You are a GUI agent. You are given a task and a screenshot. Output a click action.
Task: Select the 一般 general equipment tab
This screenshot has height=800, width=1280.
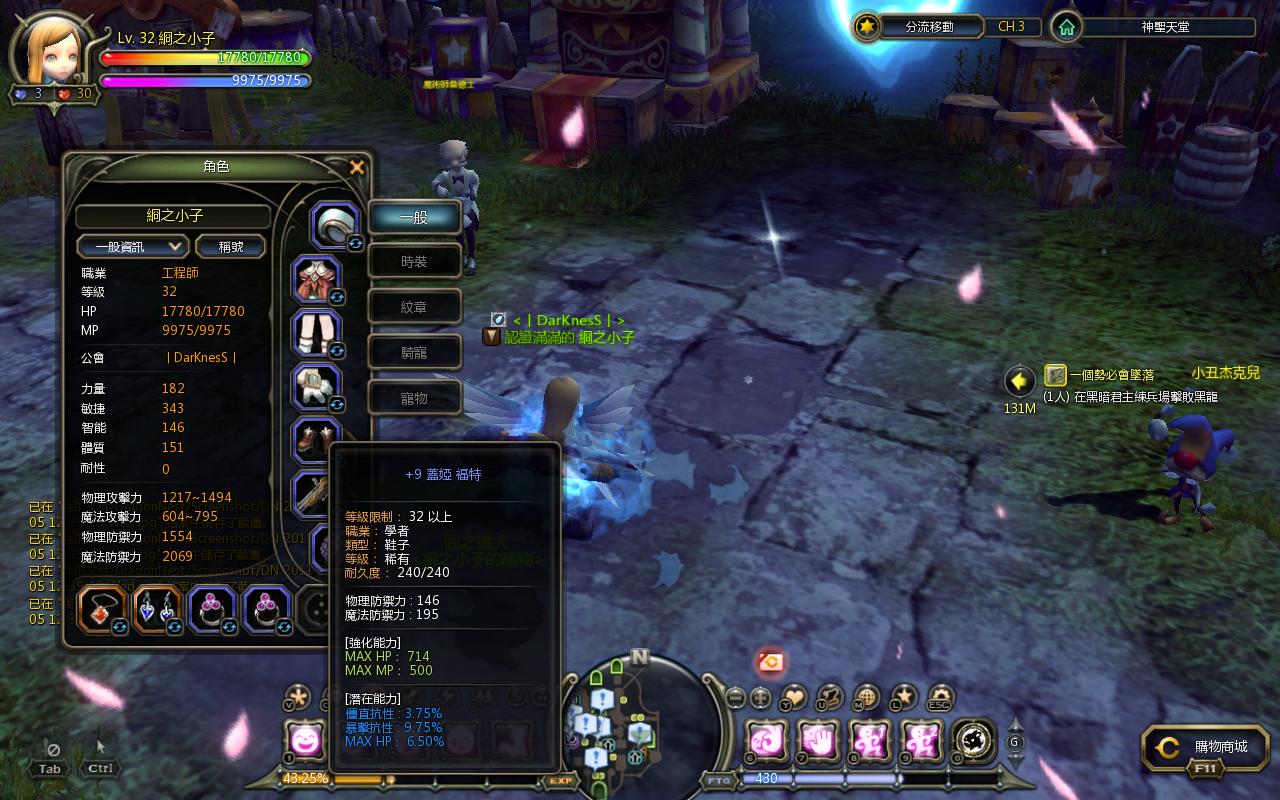click(414, 217)
